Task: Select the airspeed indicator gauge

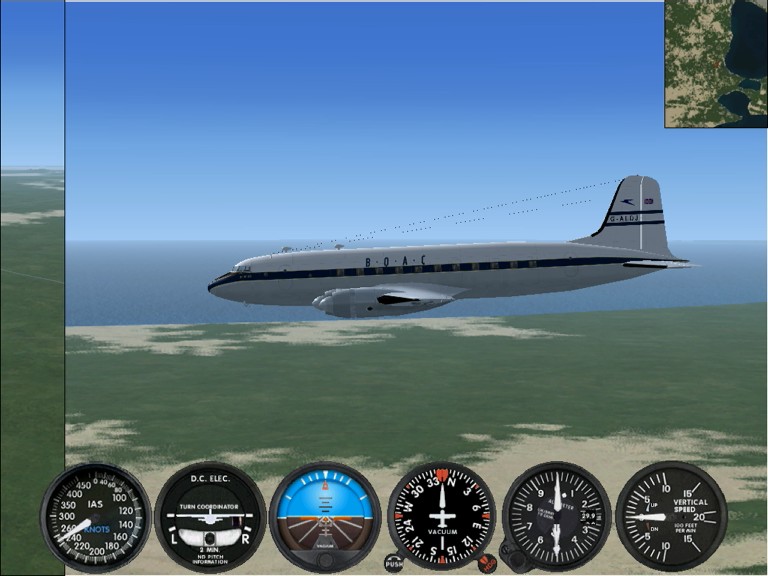Action: (x=95, y=516)
